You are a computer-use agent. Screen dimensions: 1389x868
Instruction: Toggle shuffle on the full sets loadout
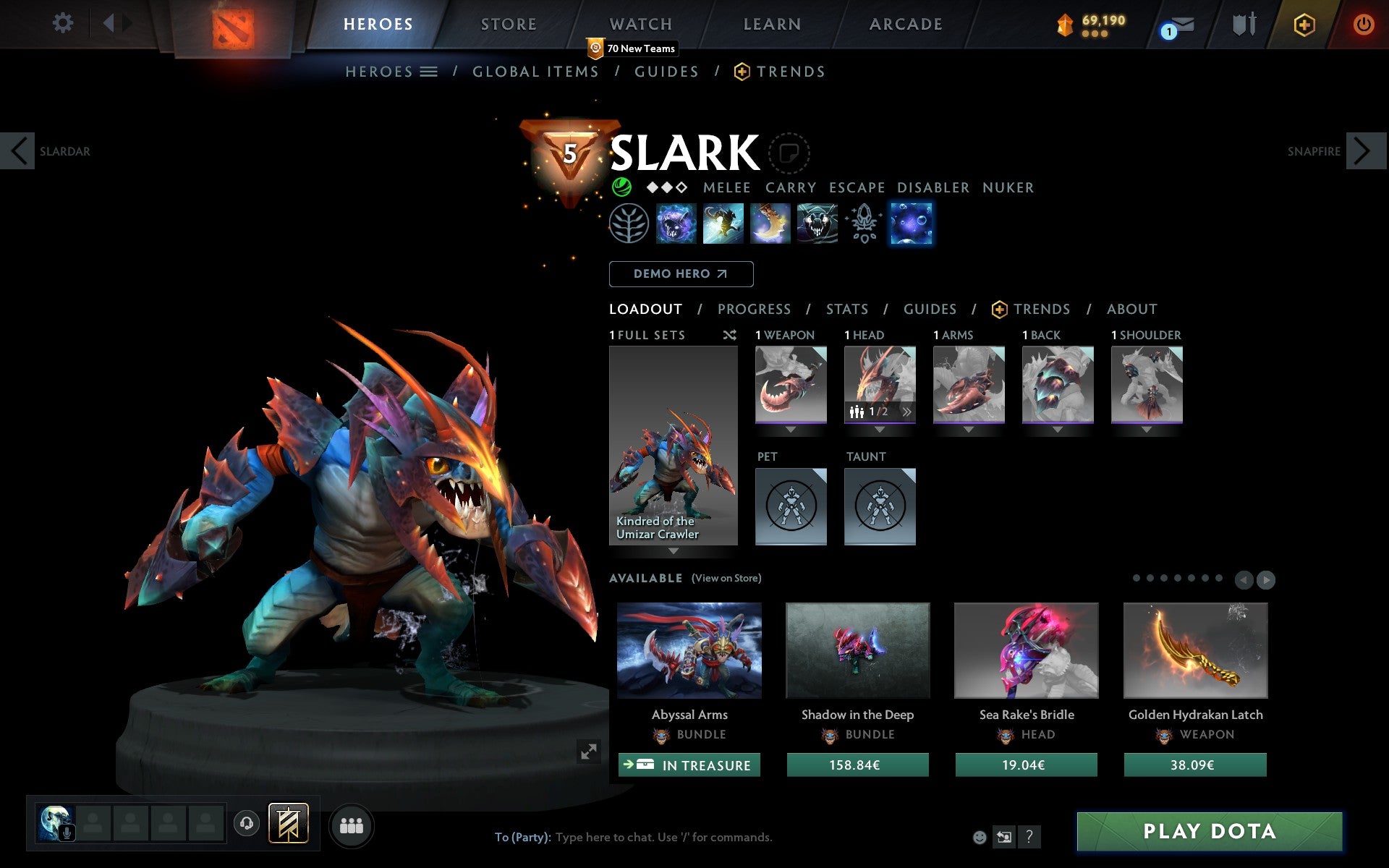tap(729, 335)
